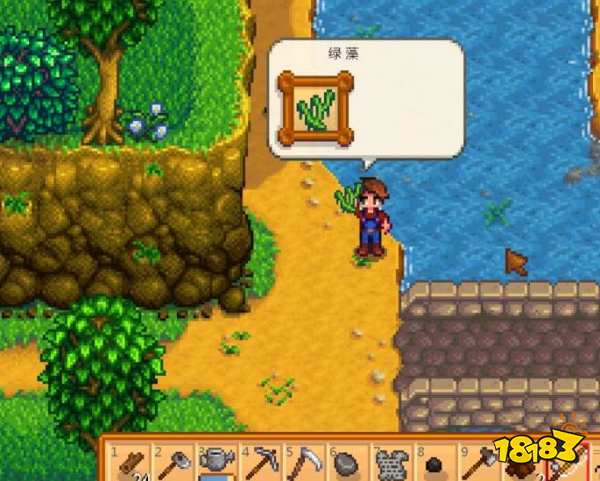The image size is (600, 481).
Task: Select the coal lump slot
Action: 434,466
